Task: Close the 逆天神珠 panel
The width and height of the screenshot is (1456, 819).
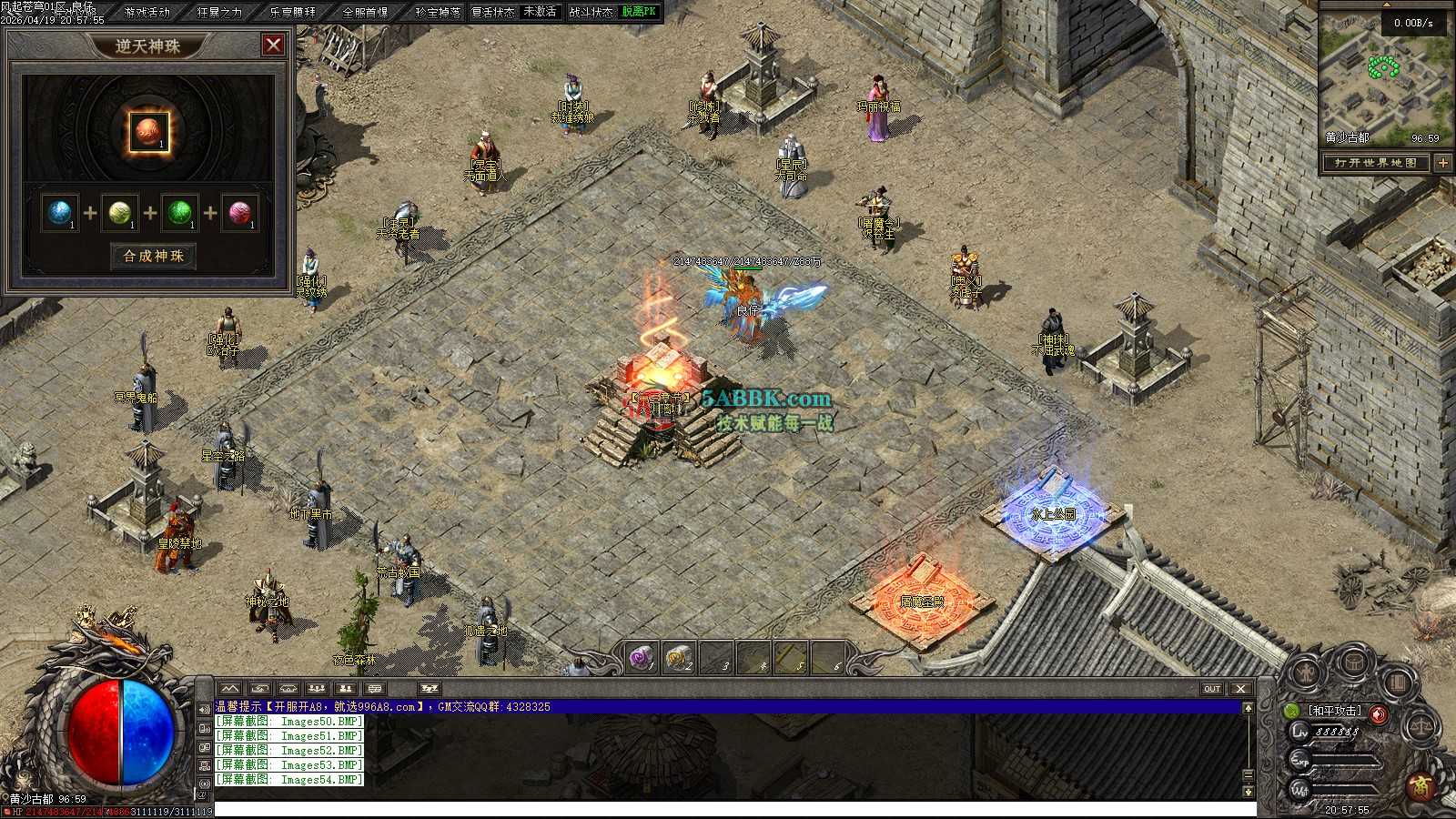Action: point(272,45)
